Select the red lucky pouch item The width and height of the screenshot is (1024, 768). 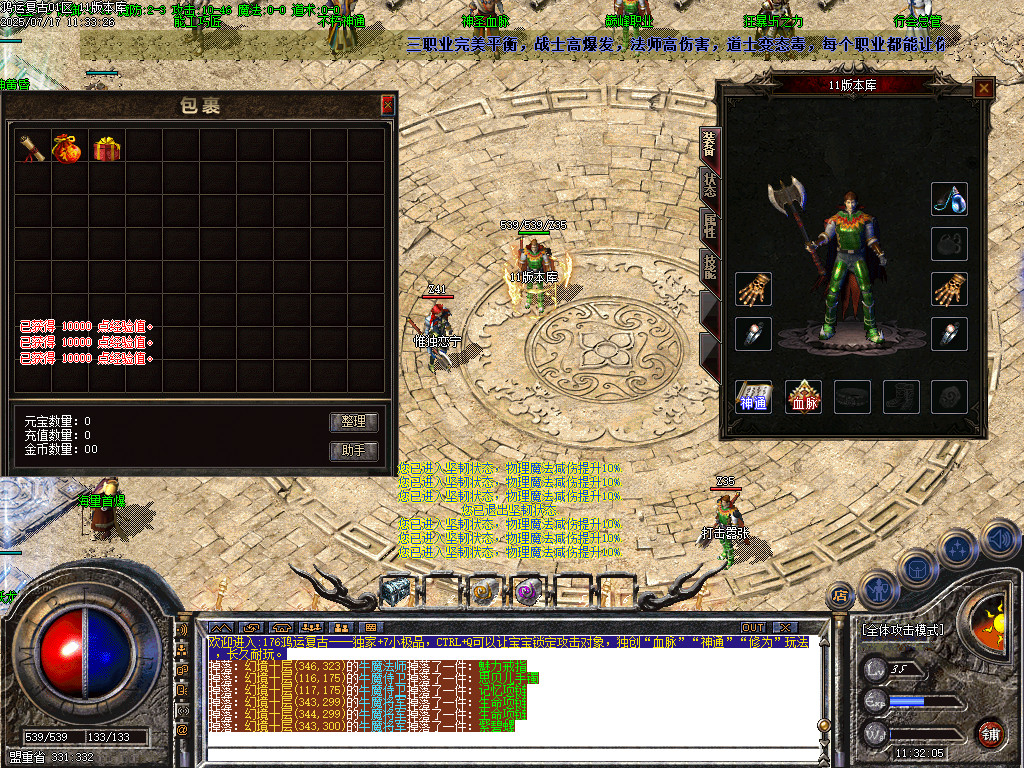69,148
